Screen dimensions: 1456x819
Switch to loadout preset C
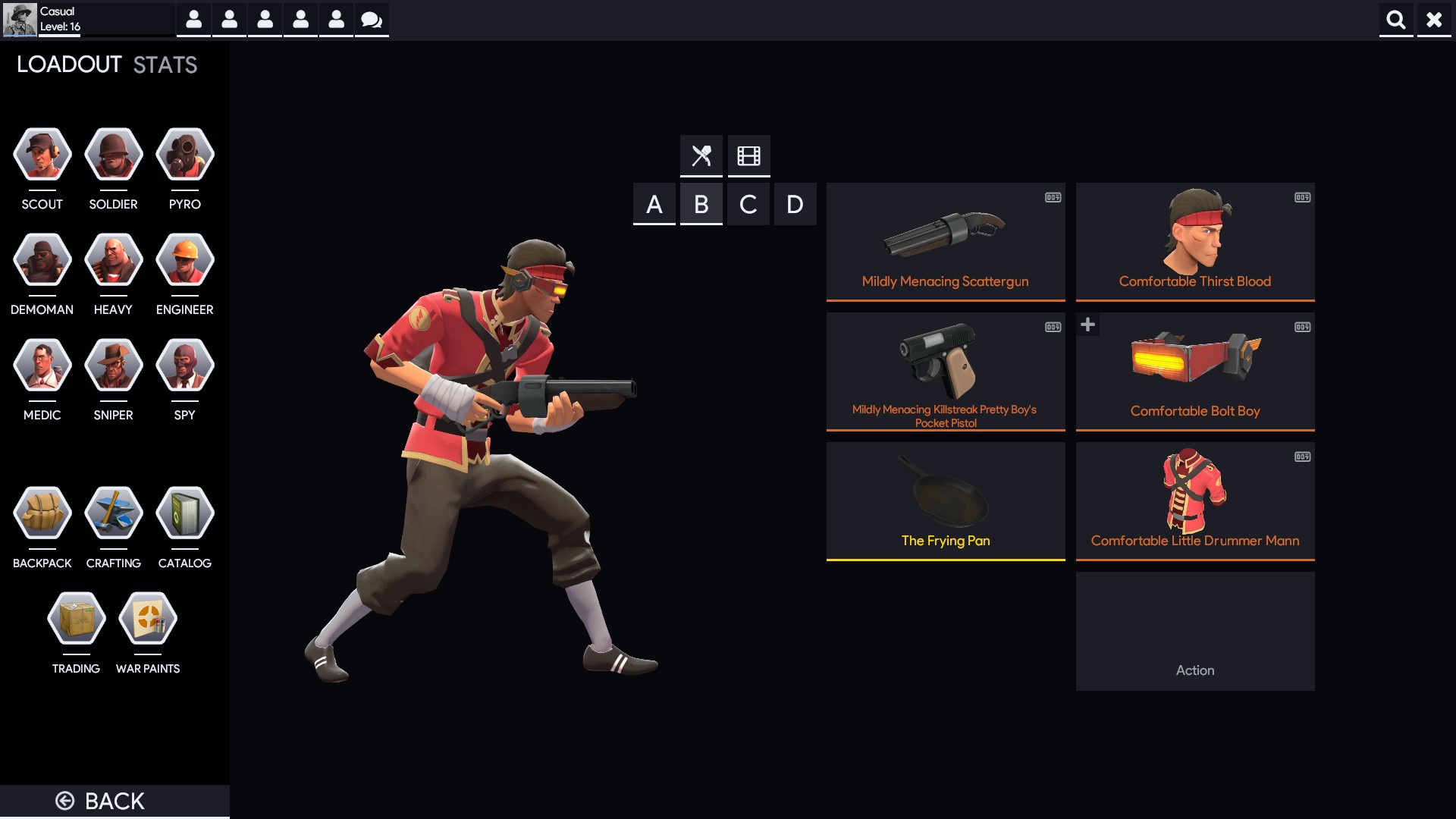748,203
